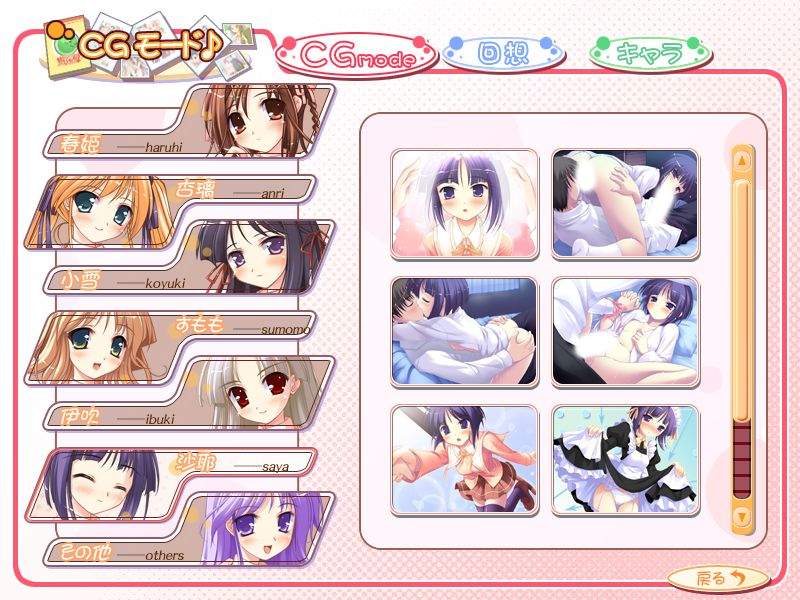800x600 pixels.
Task: Click the scrollbar's up arrow
Action: point(742,159)
